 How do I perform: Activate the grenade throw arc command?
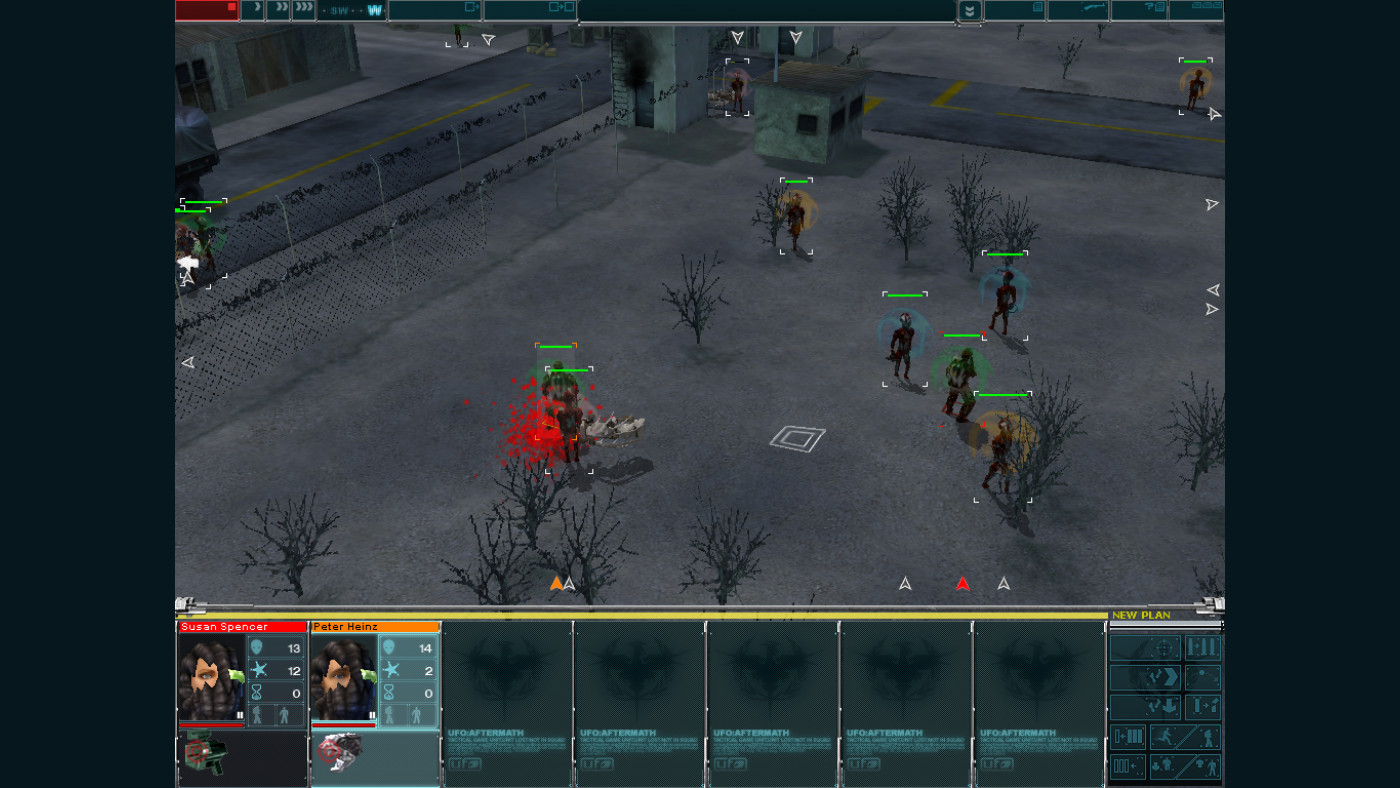tap(1203, 678)
